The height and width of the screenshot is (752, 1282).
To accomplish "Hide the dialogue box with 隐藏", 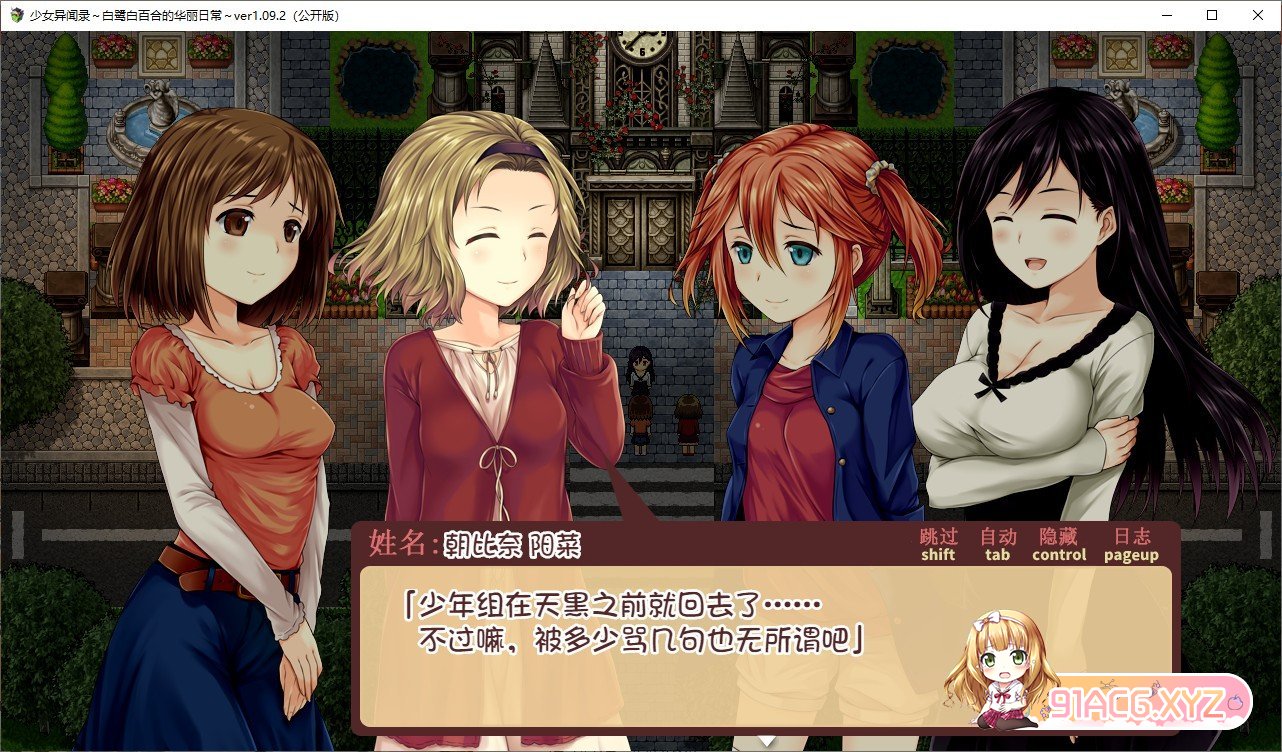I will click(x=1059, y=544).
